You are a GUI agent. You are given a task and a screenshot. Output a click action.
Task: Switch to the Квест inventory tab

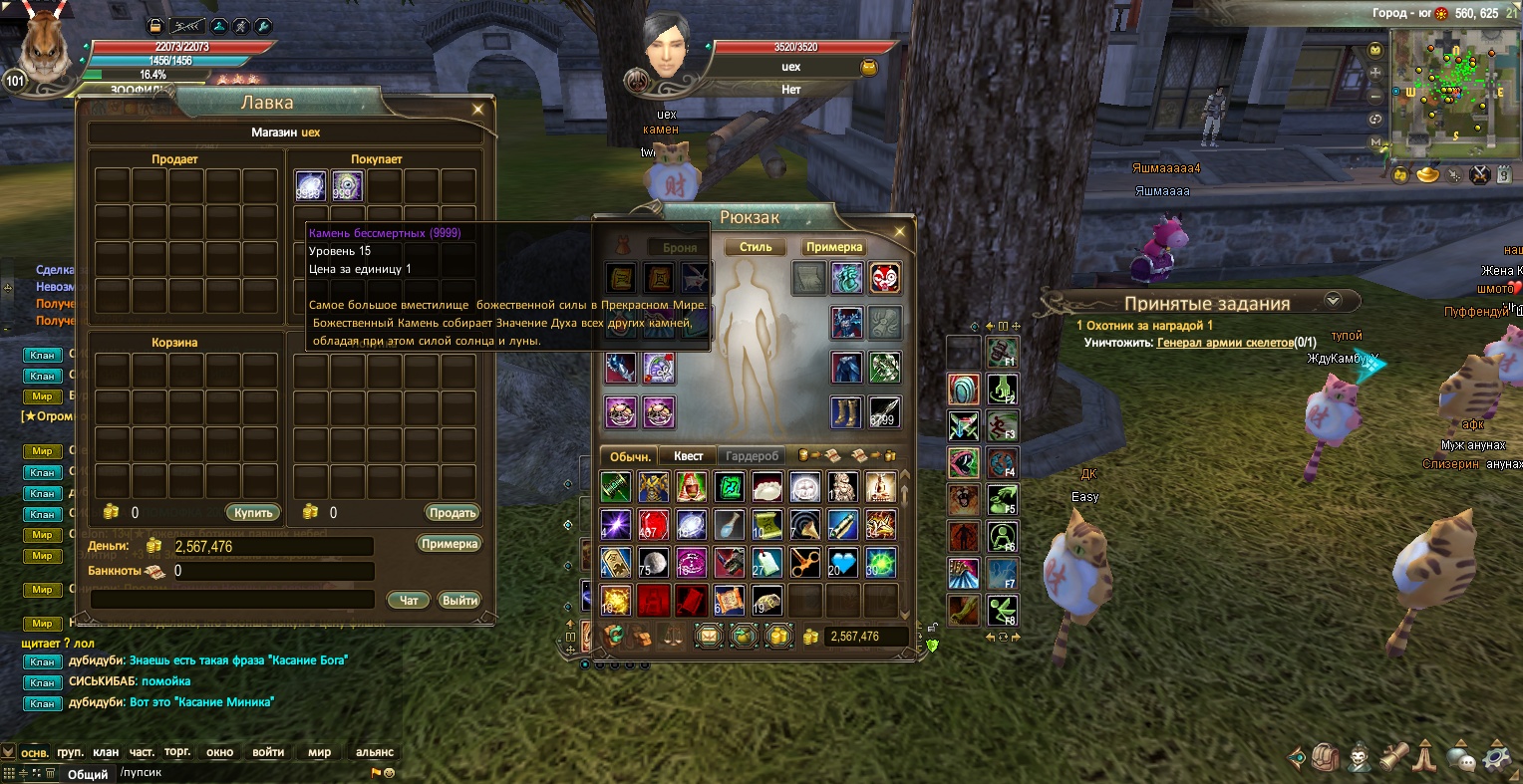click(x=688, y=456)
